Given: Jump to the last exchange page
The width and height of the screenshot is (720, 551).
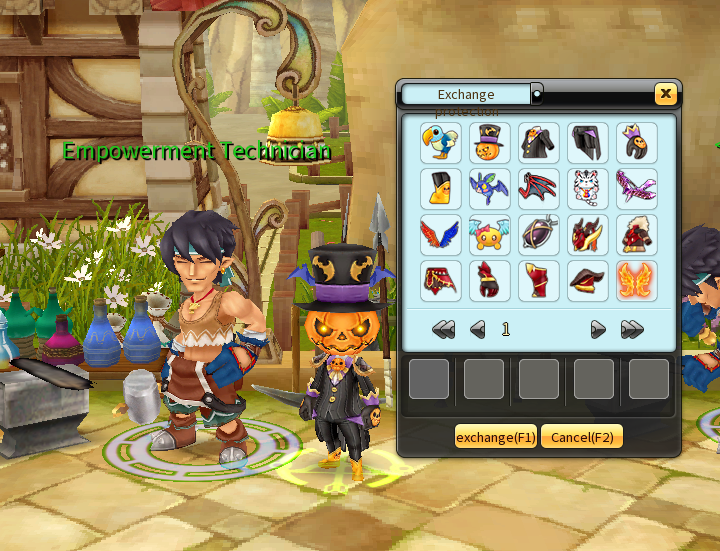Looking at the screenshot, I should [x=631, y=329].
